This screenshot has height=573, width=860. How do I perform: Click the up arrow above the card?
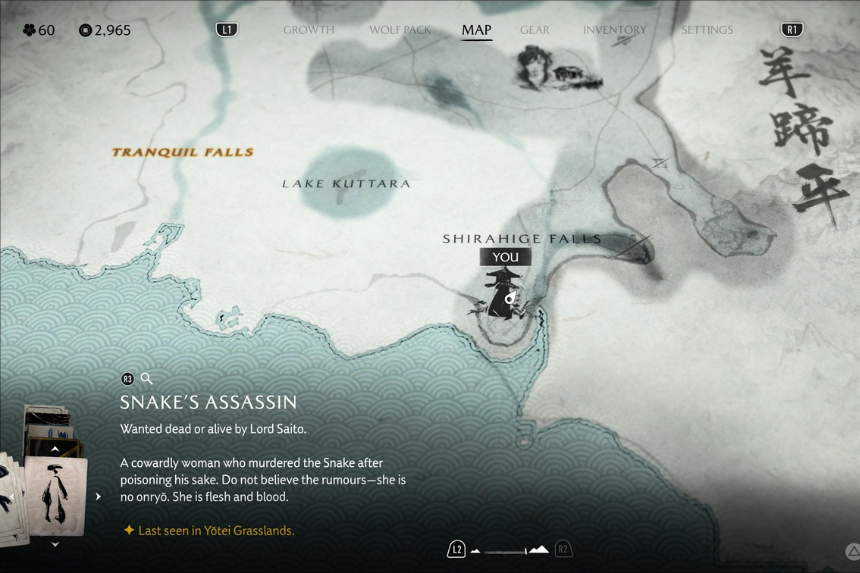click(x=55, y=450)
